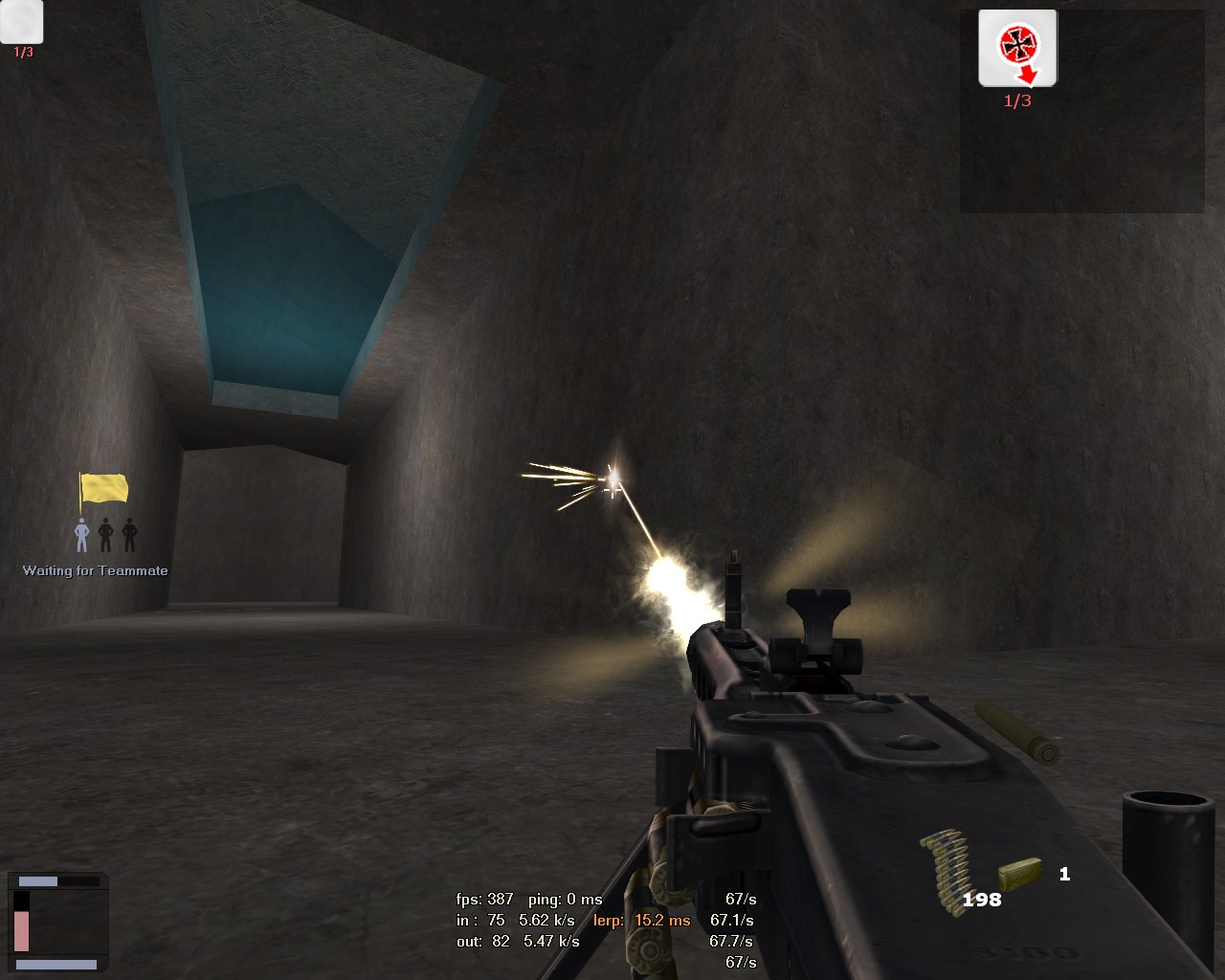Click the brass ammo clip icon
The image size is (1225, 980).
(1019, 873)
